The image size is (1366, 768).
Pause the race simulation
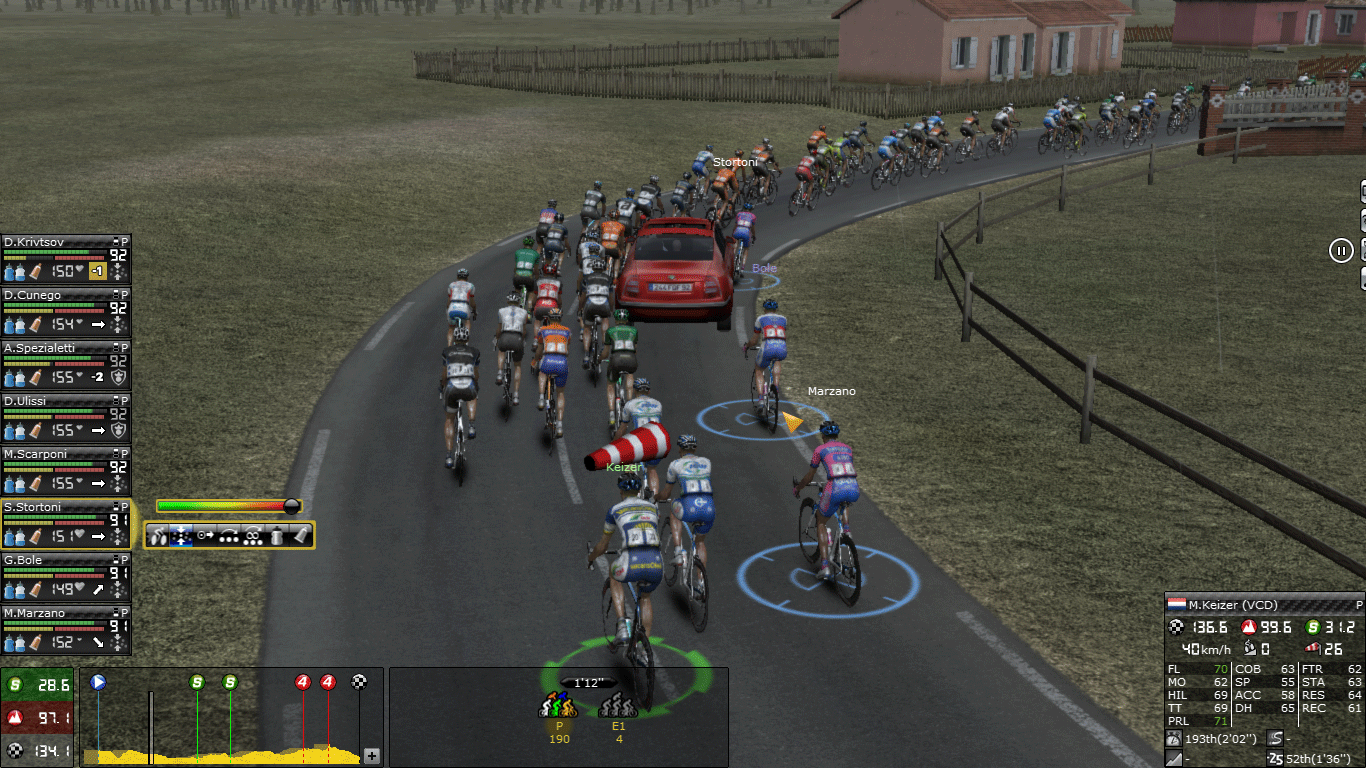click(x=1341, y=250)
